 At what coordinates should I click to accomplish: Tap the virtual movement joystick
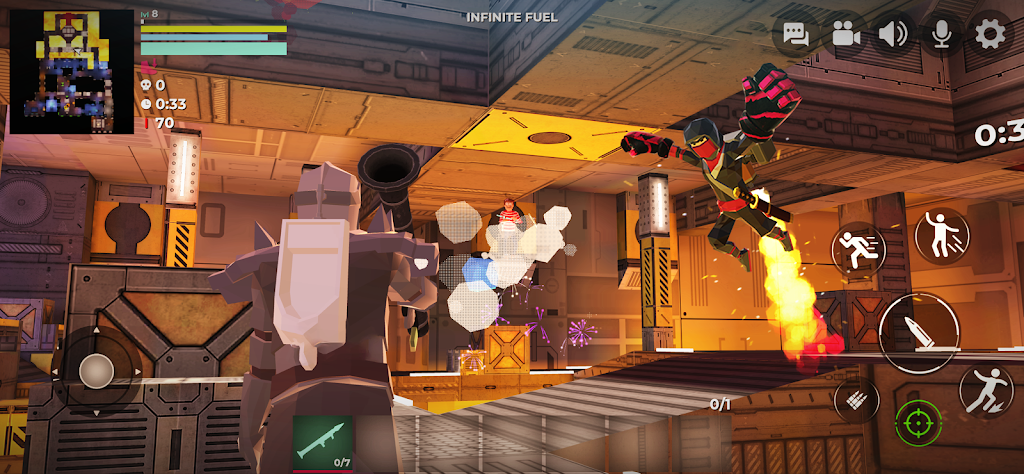[96, 371]
